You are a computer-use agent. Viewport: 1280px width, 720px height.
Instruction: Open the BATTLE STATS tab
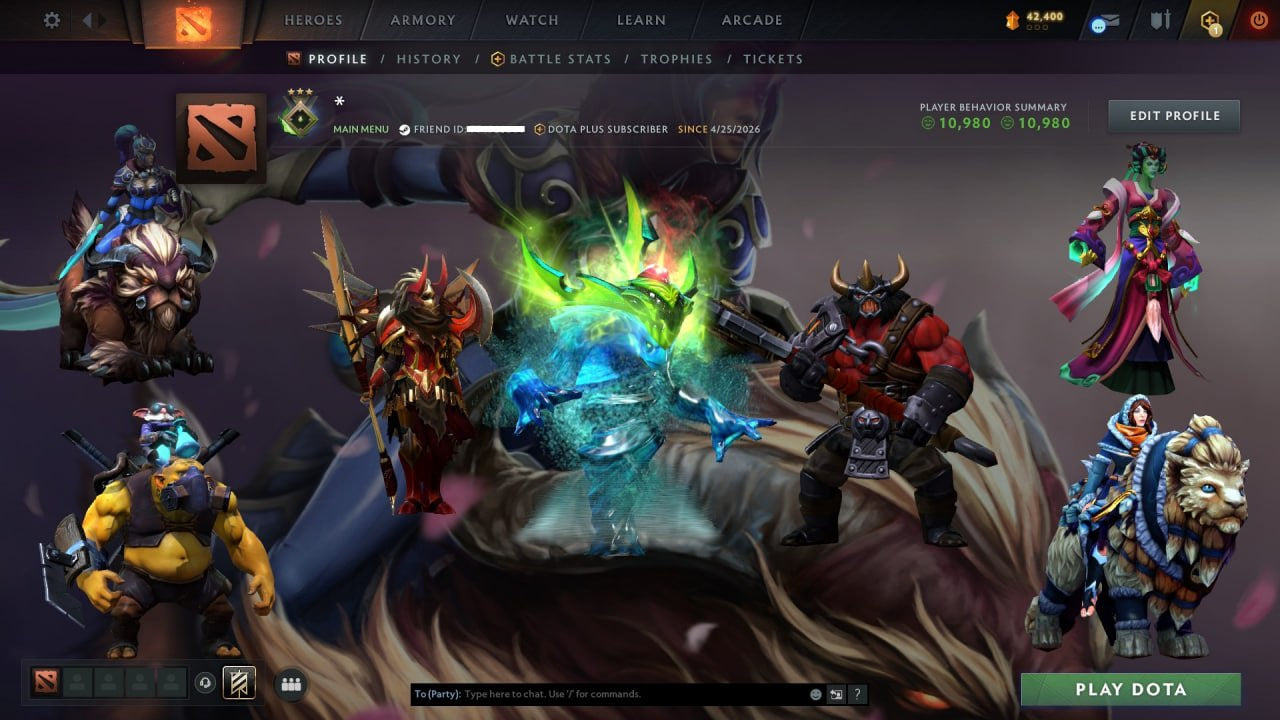558,59
